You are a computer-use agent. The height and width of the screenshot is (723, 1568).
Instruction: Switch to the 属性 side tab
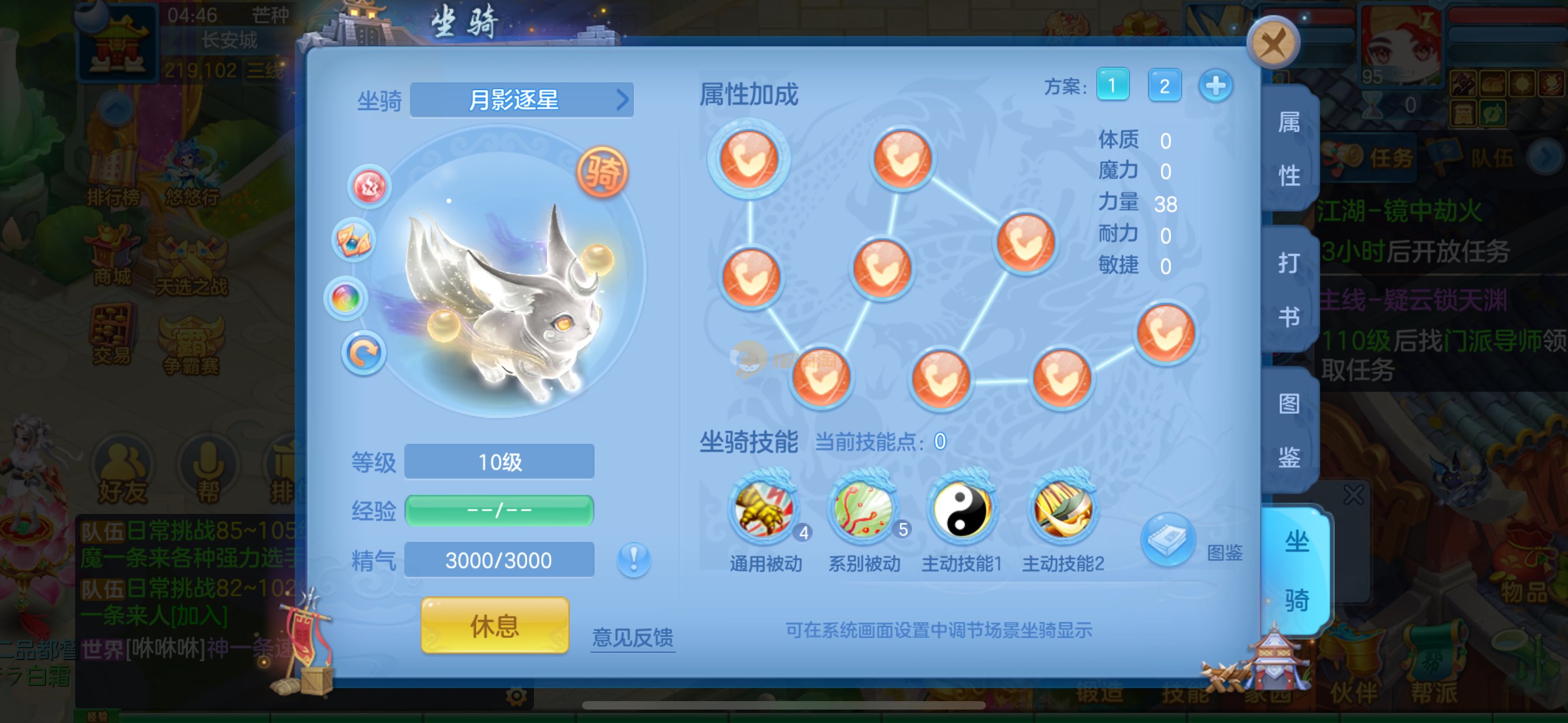(x=1289, y=149)
